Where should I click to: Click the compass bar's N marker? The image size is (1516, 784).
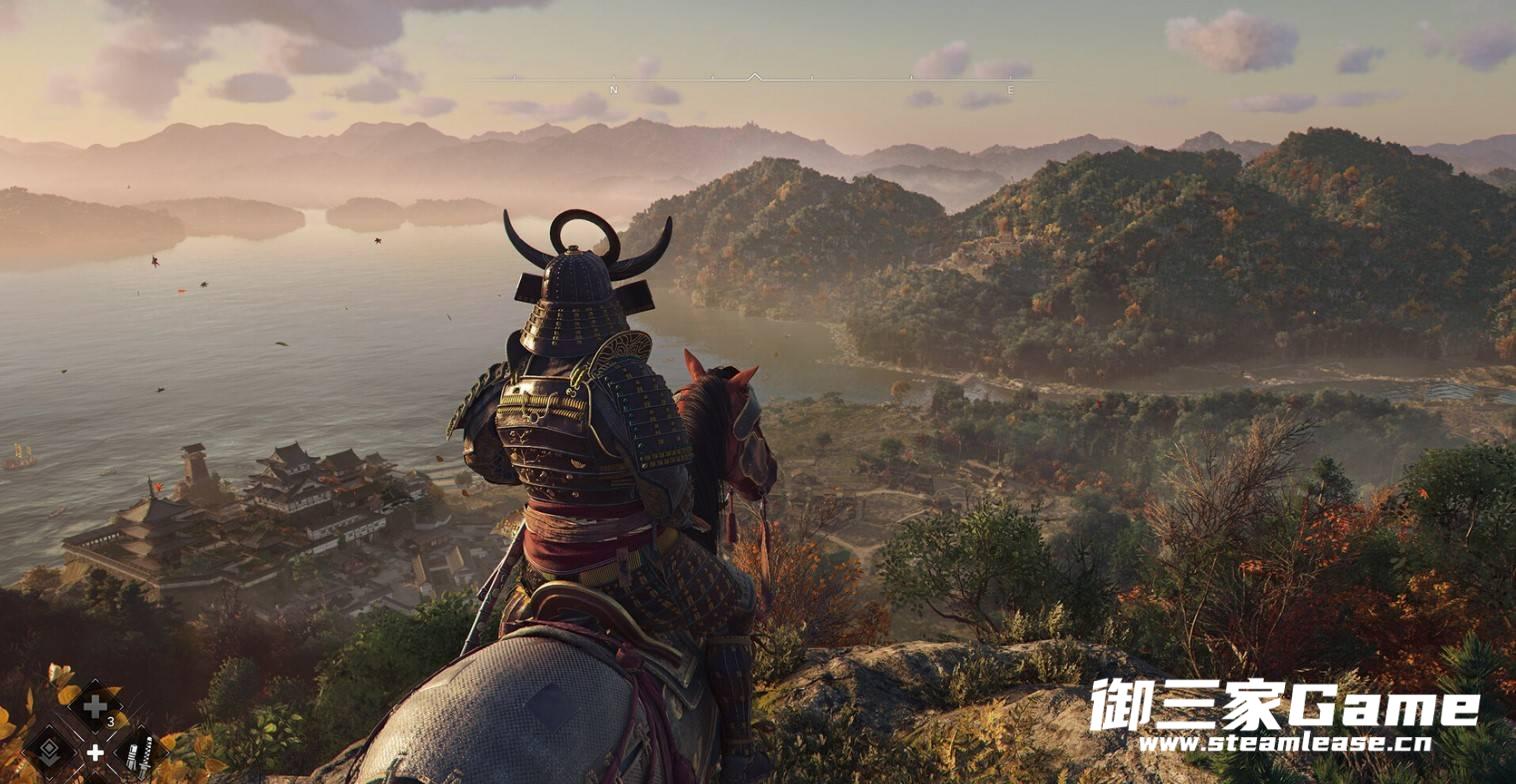tap(613, 90)
